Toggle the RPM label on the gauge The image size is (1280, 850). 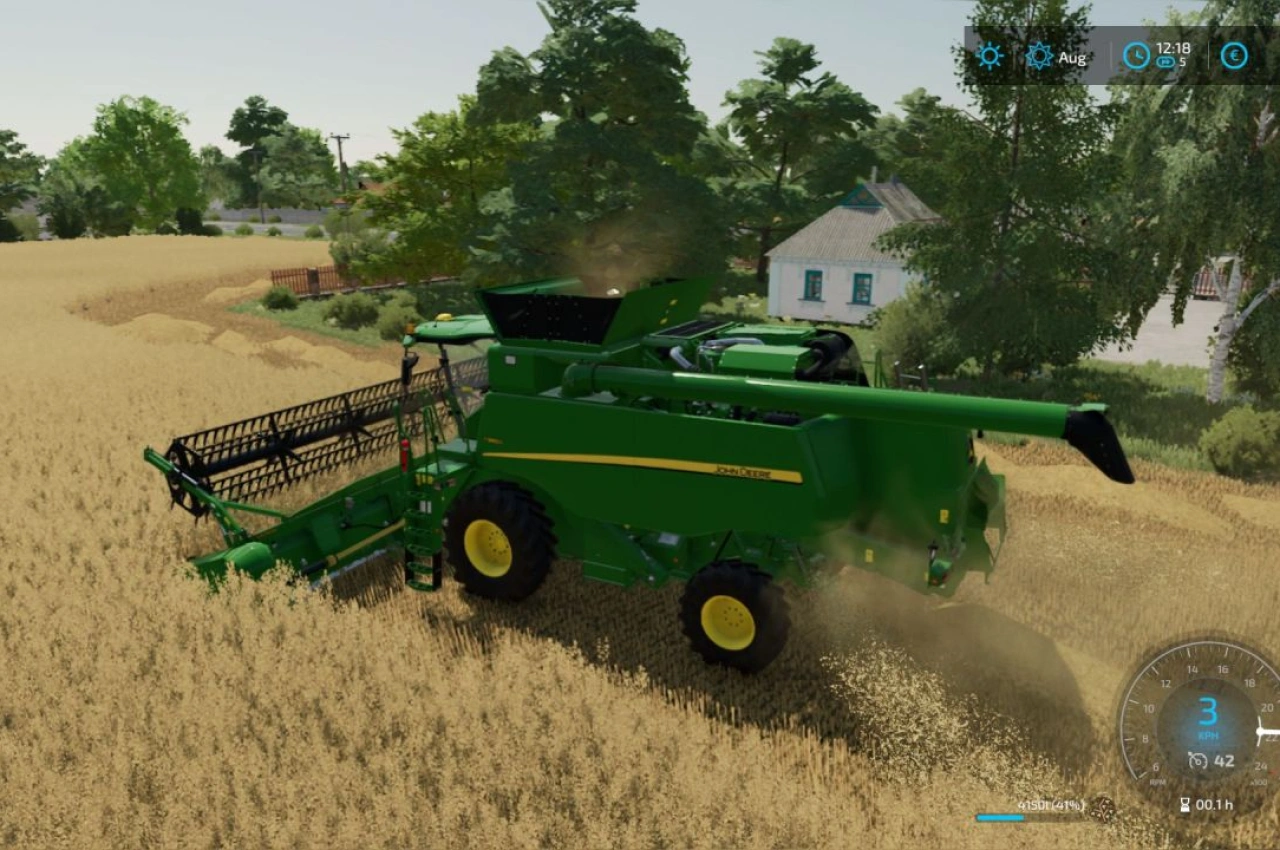pos(1157,781)
